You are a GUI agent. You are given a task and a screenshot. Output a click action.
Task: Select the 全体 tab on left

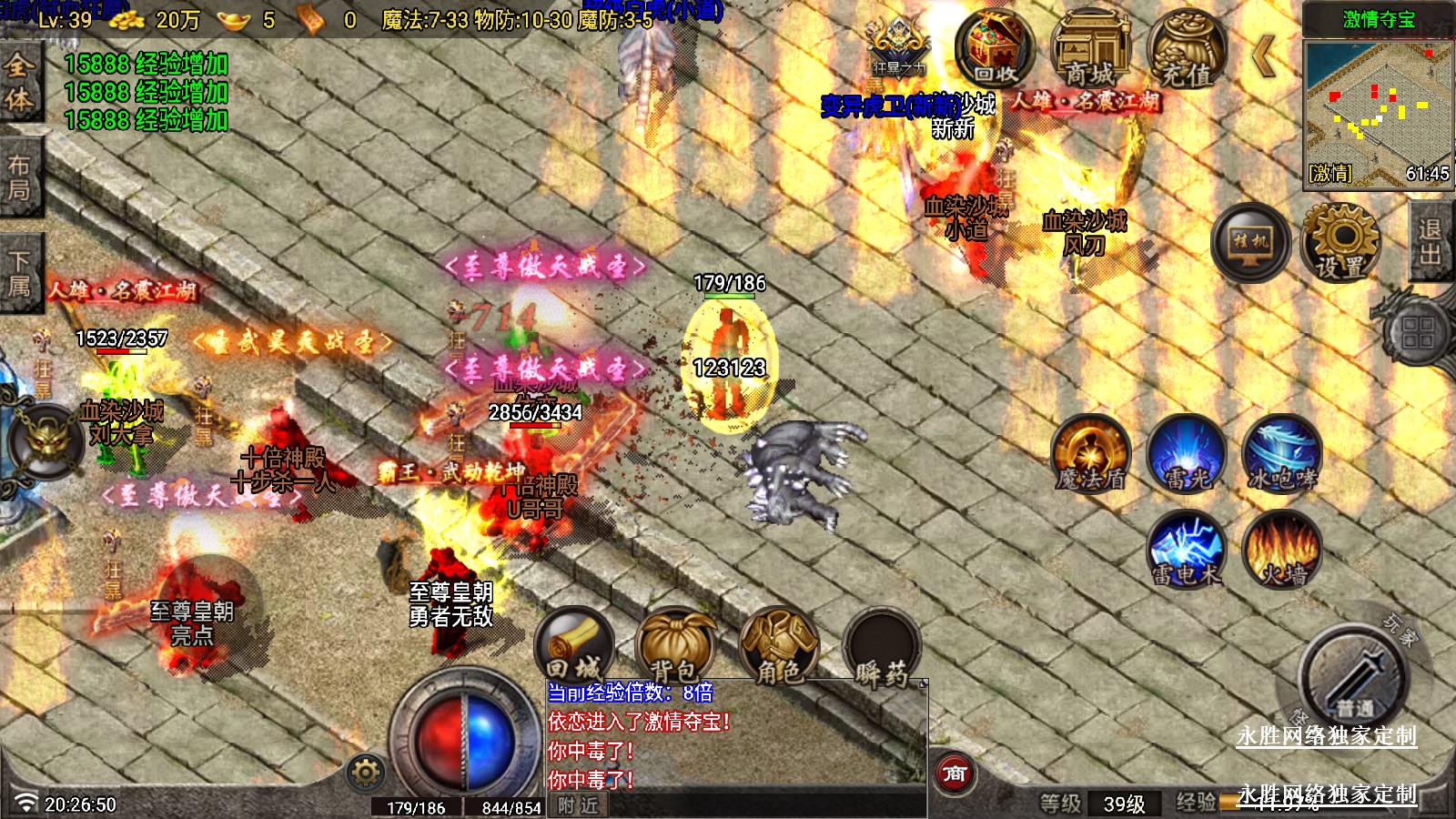point(20,82)
